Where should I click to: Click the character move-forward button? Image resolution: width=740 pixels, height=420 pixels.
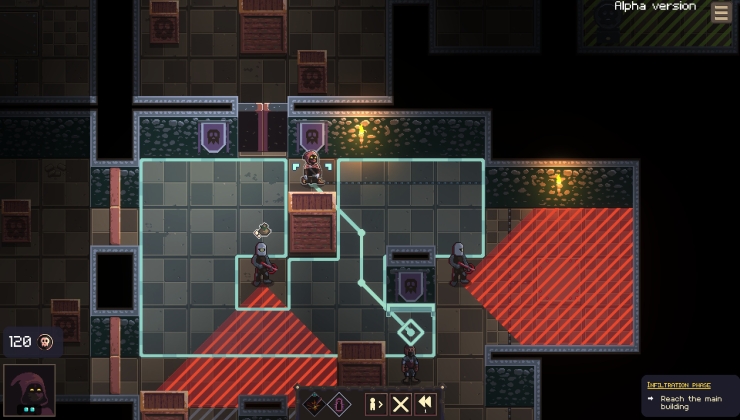[x=375, y=404]
